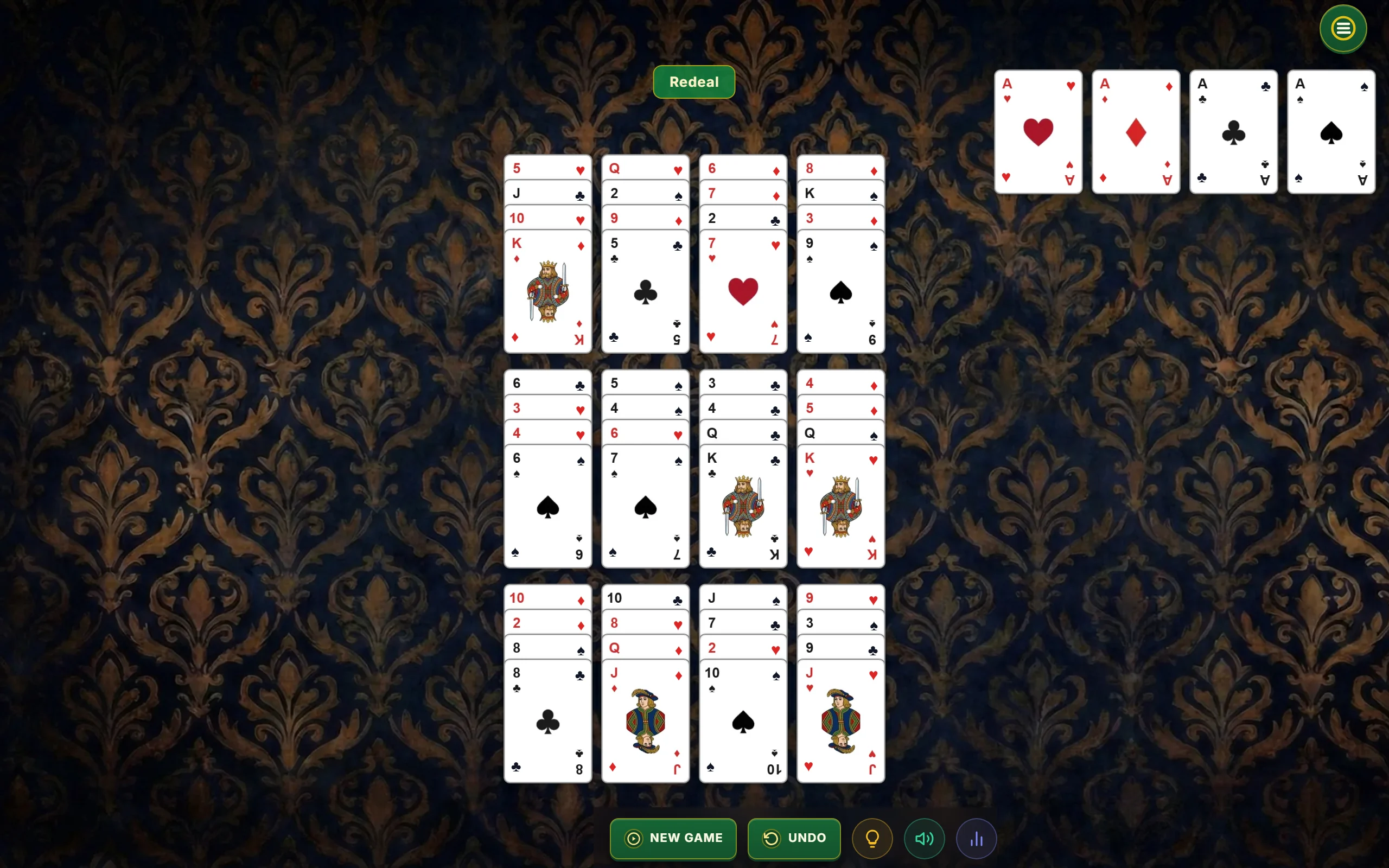Viewport: 1389px width, 868px height.
Task: Select the 5 of Clubs card
Action: (x=645, y=292)
